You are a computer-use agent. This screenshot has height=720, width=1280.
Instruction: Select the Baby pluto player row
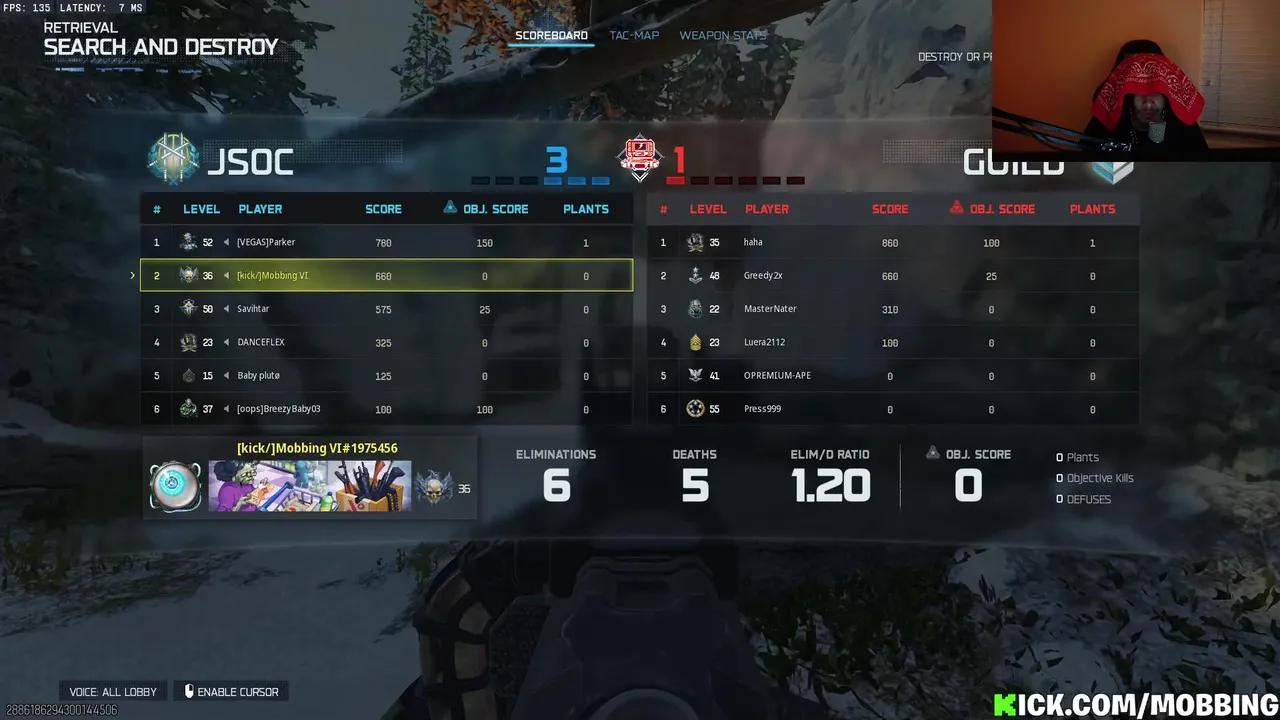(x=386, y=376)
